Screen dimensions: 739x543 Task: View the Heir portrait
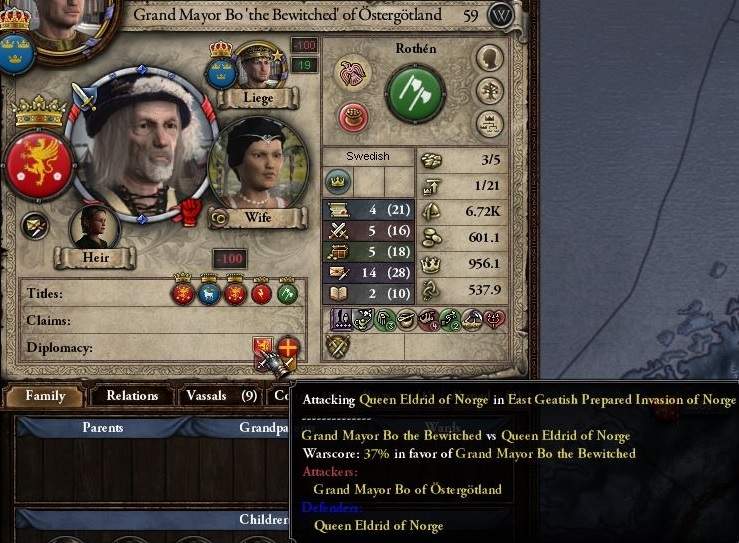tap(95, 227)
